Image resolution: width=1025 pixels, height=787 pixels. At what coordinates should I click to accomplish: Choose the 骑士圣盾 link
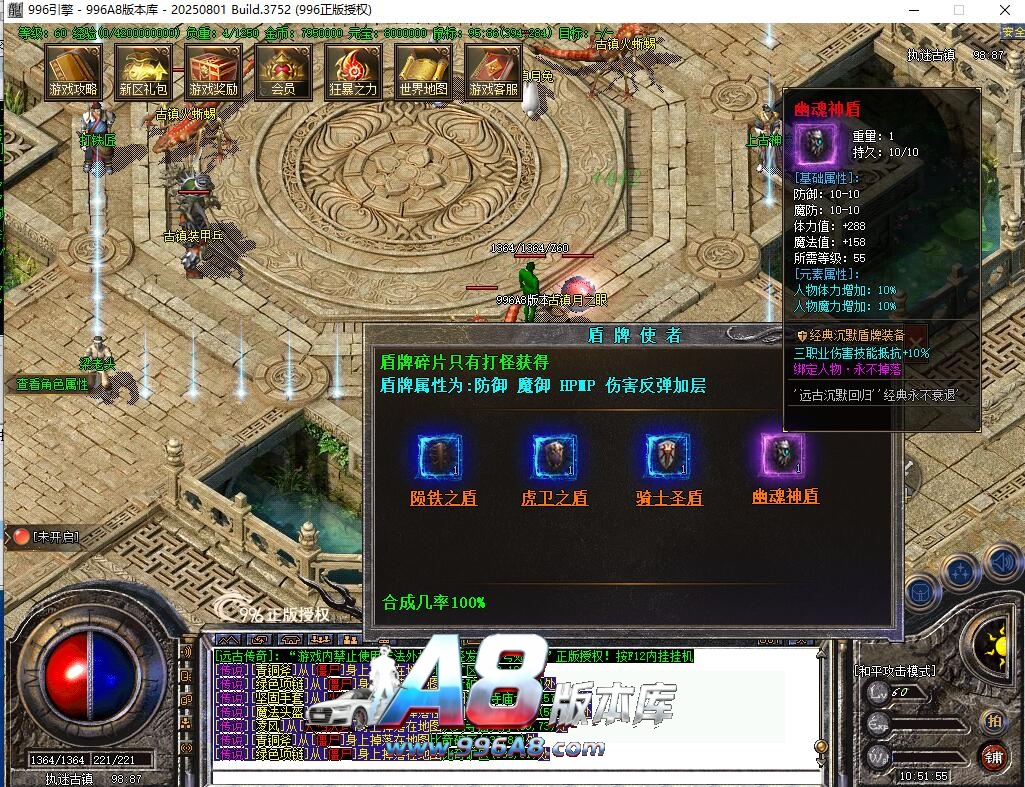[669, 498]
